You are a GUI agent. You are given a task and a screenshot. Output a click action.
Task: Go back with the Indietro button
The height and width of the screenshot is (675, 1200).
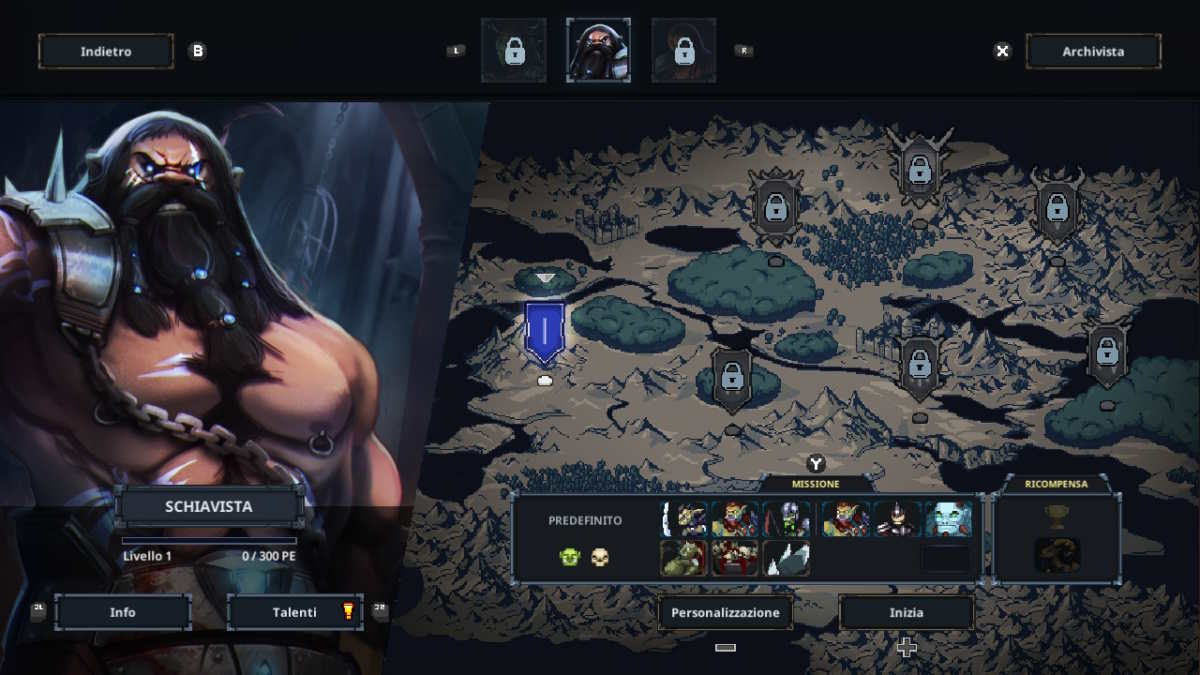pos(105,51)
